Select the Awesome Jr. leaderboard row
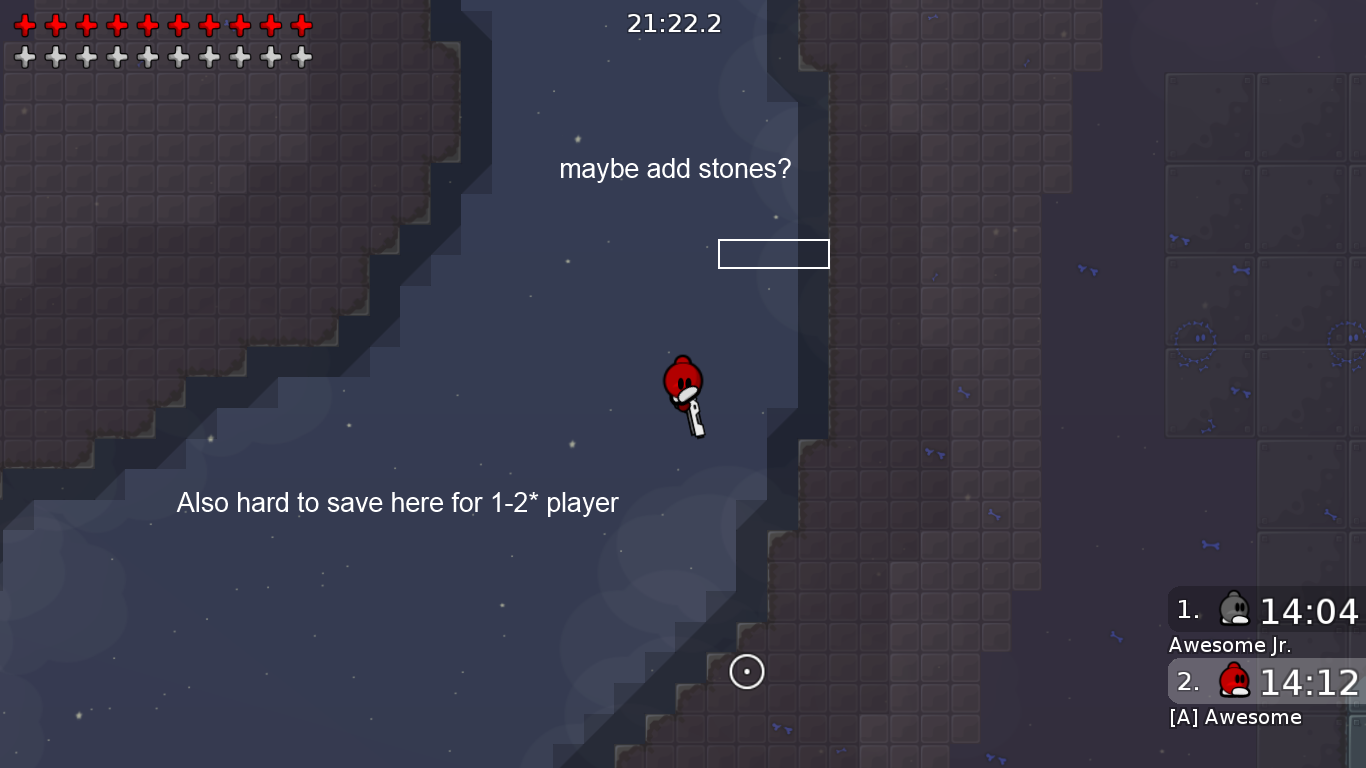The height and width of the screenshot is (768, 1366). tap(1229, 645)
